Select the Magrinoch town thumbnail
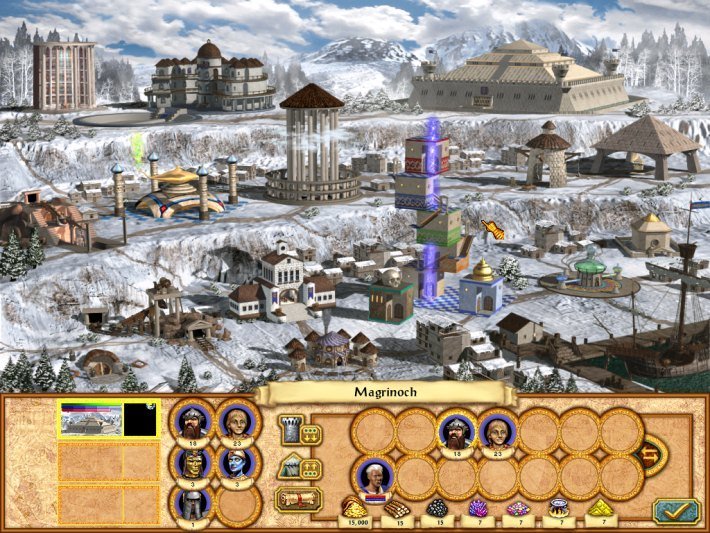 tap(91, 420)
